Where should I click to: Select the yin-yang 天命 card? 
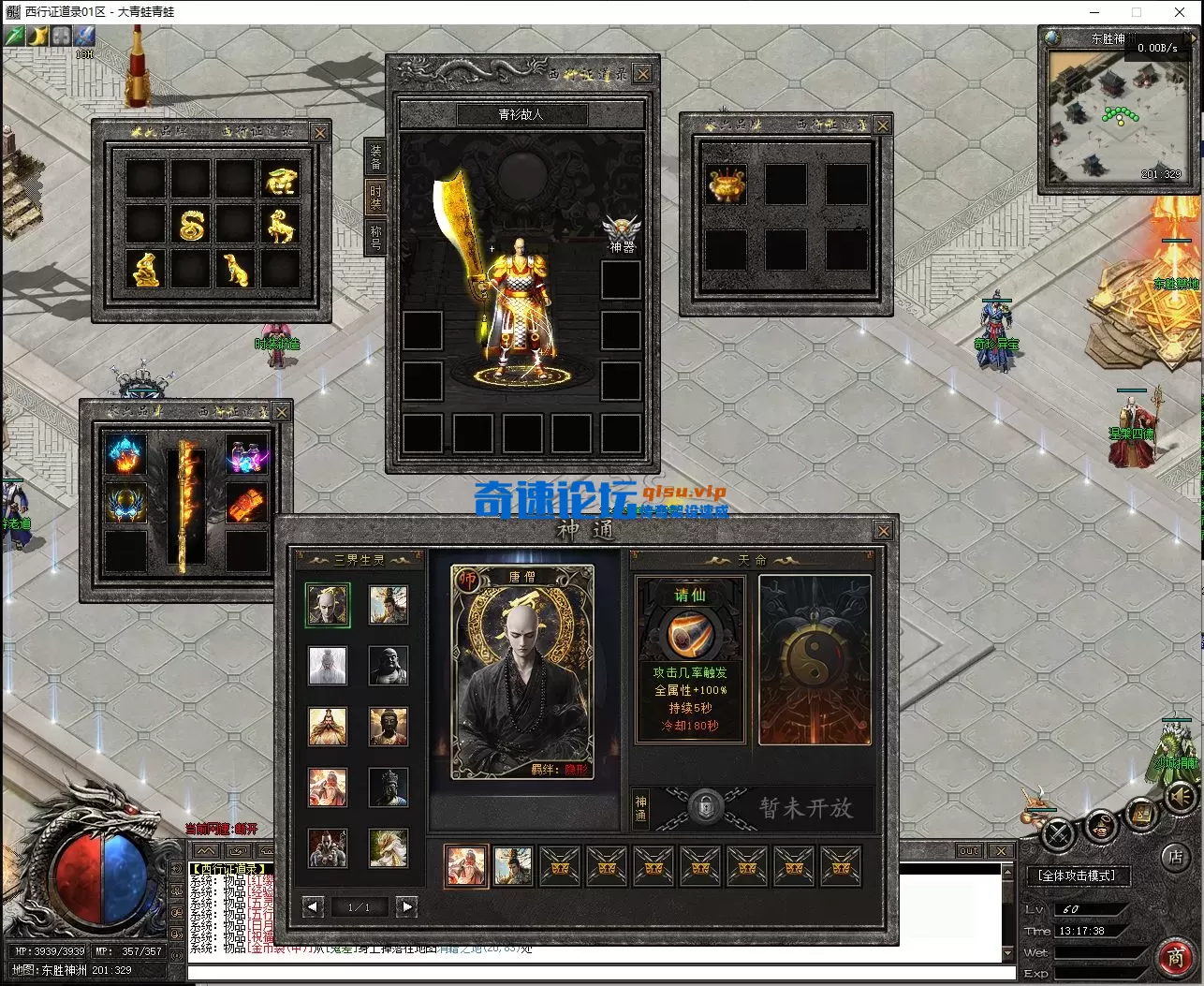tap(815, 660)
